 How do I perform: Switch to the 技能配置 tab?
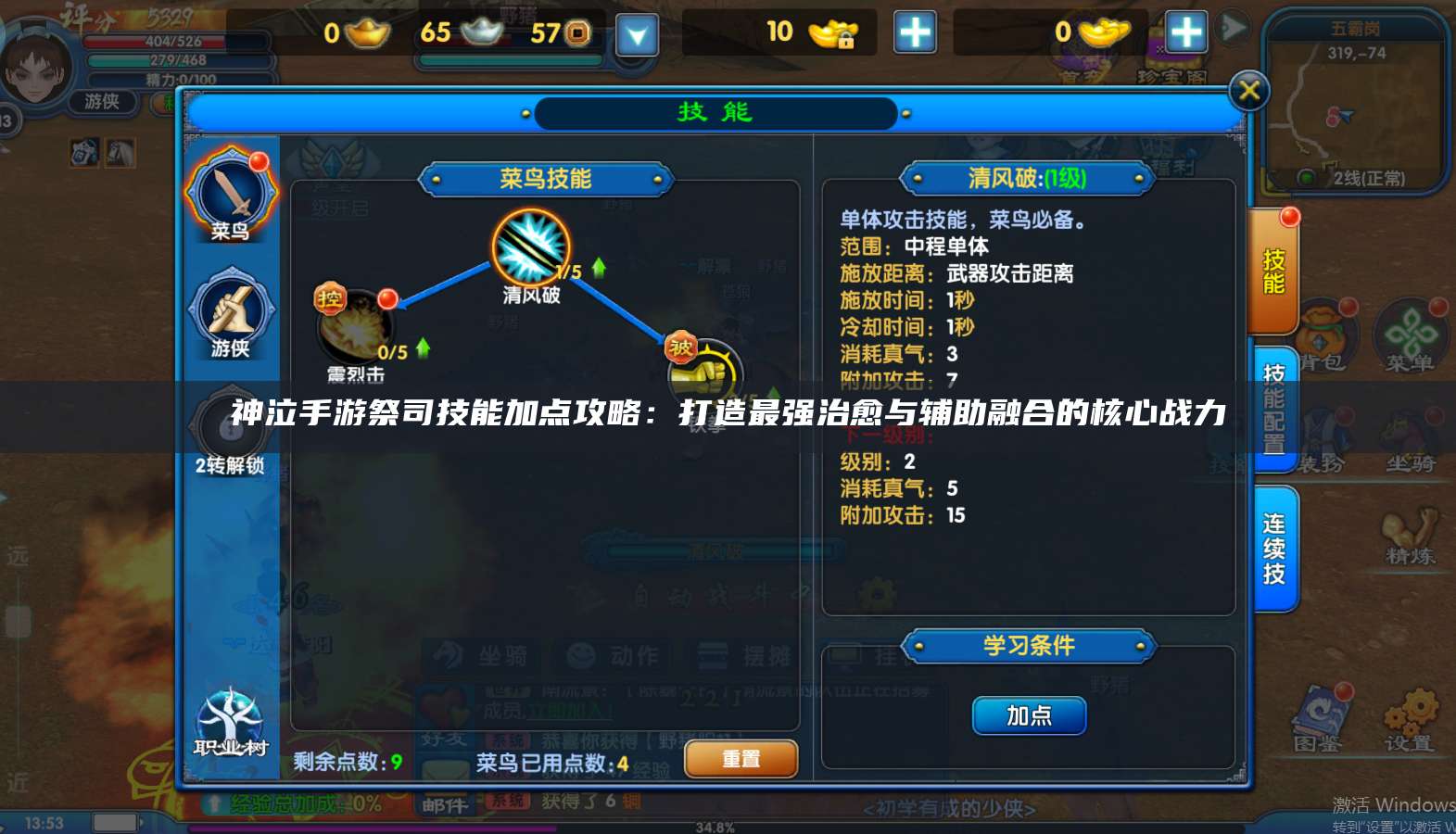point(1274,408)
